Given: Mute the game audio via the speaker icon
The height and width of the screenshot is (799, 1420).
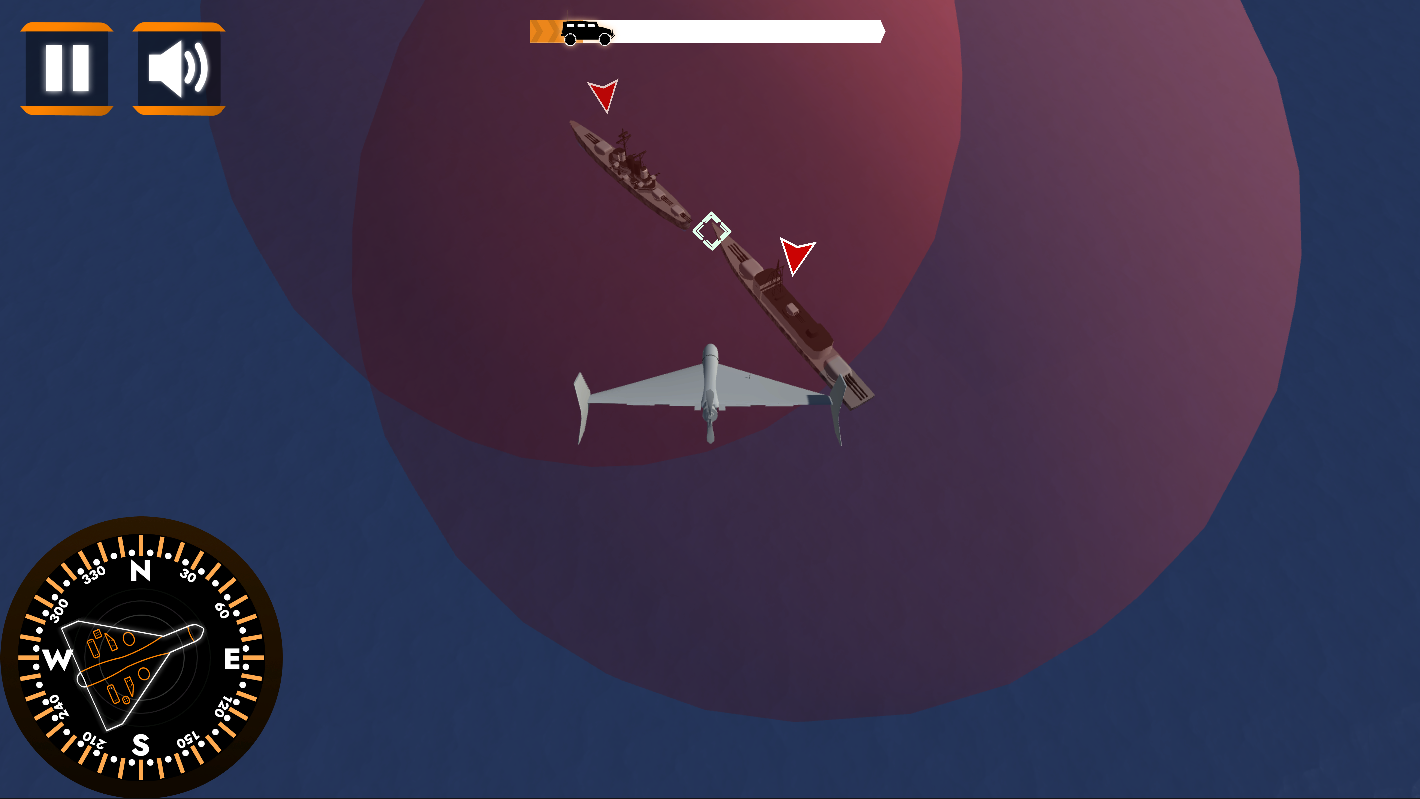Looking at the screenshot, I should (180, 67).
